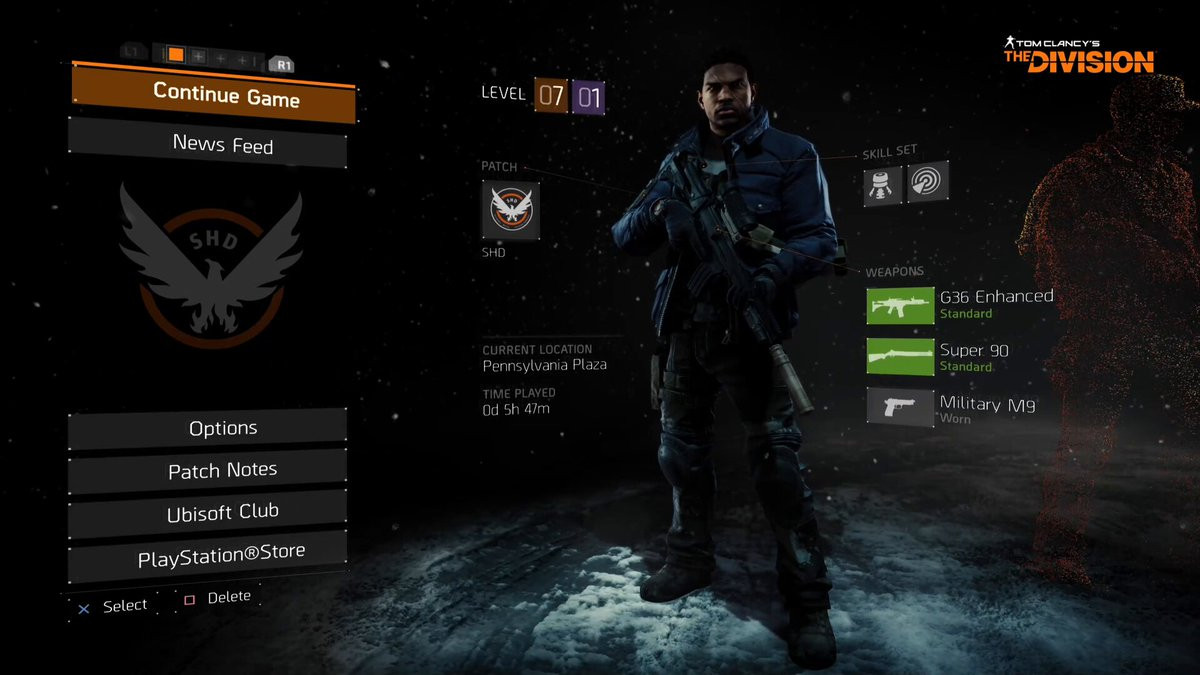The image size is (1200, 675).
Task: Choose the Super 90 shotgun
Action: coord(899,356)
